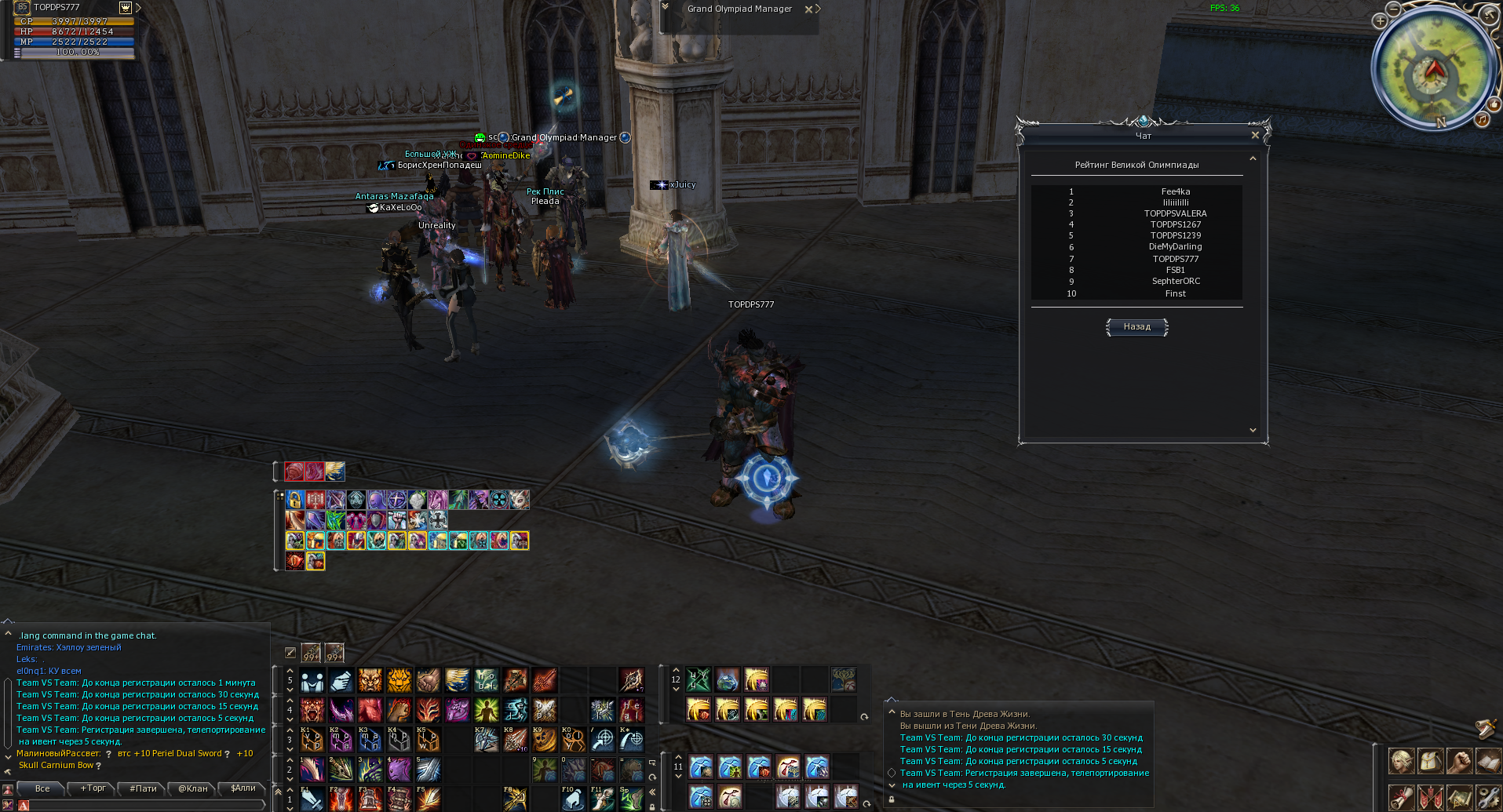Open the @Клан chat tab

pyautogui.click(x=192, y=788)
